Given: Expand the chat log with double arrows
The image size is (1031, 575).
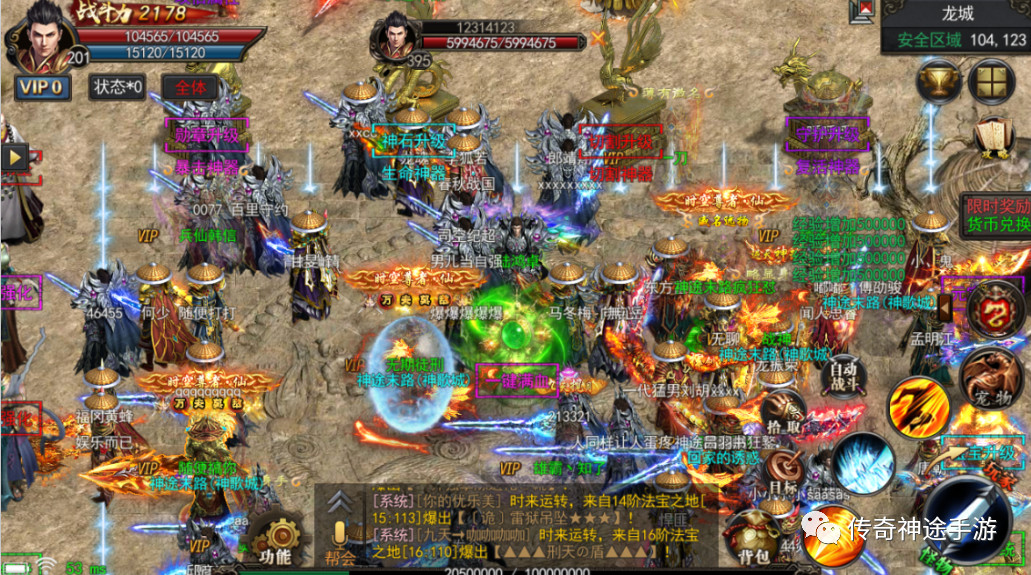Looking at the screenshot, I should point(342,501).
